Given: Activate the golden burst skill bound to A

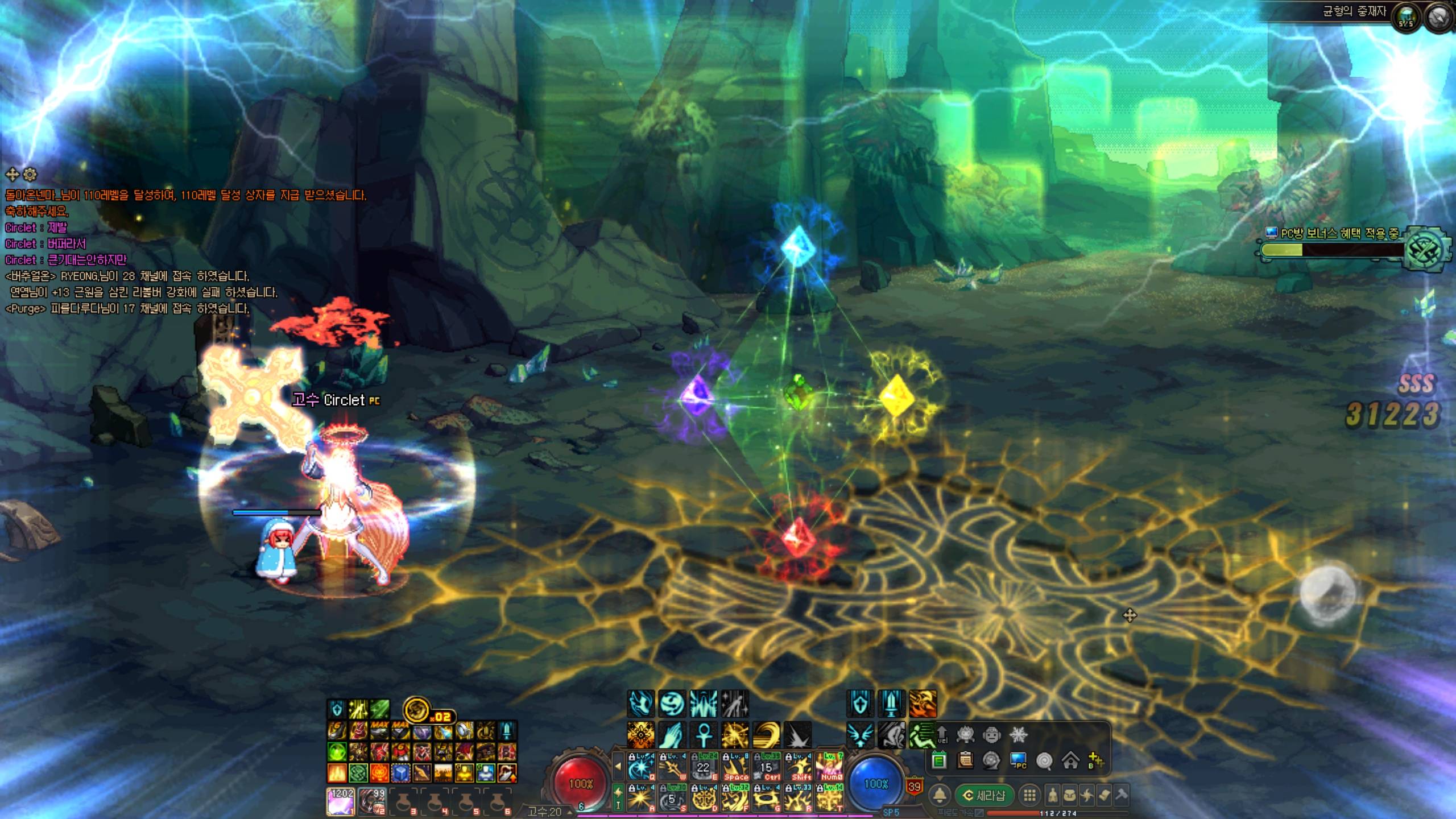Looking at the screenshot, I should click(x=641, y=797).
